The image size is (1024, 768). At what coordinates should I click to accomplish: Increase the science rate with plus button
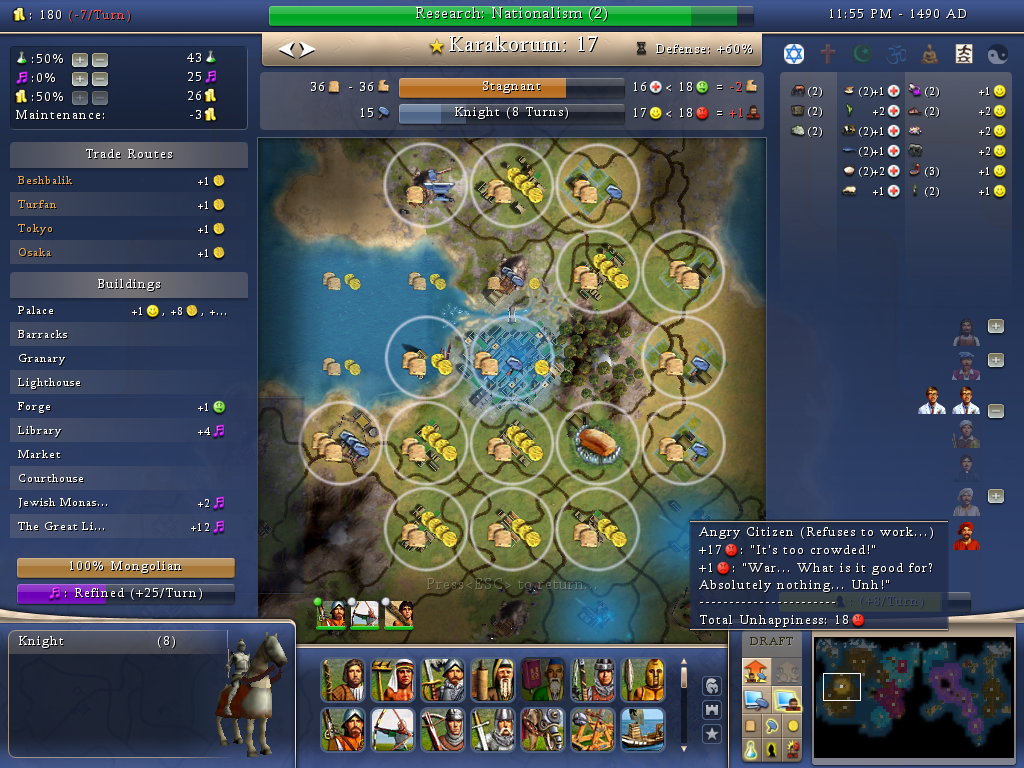[80, 59]
